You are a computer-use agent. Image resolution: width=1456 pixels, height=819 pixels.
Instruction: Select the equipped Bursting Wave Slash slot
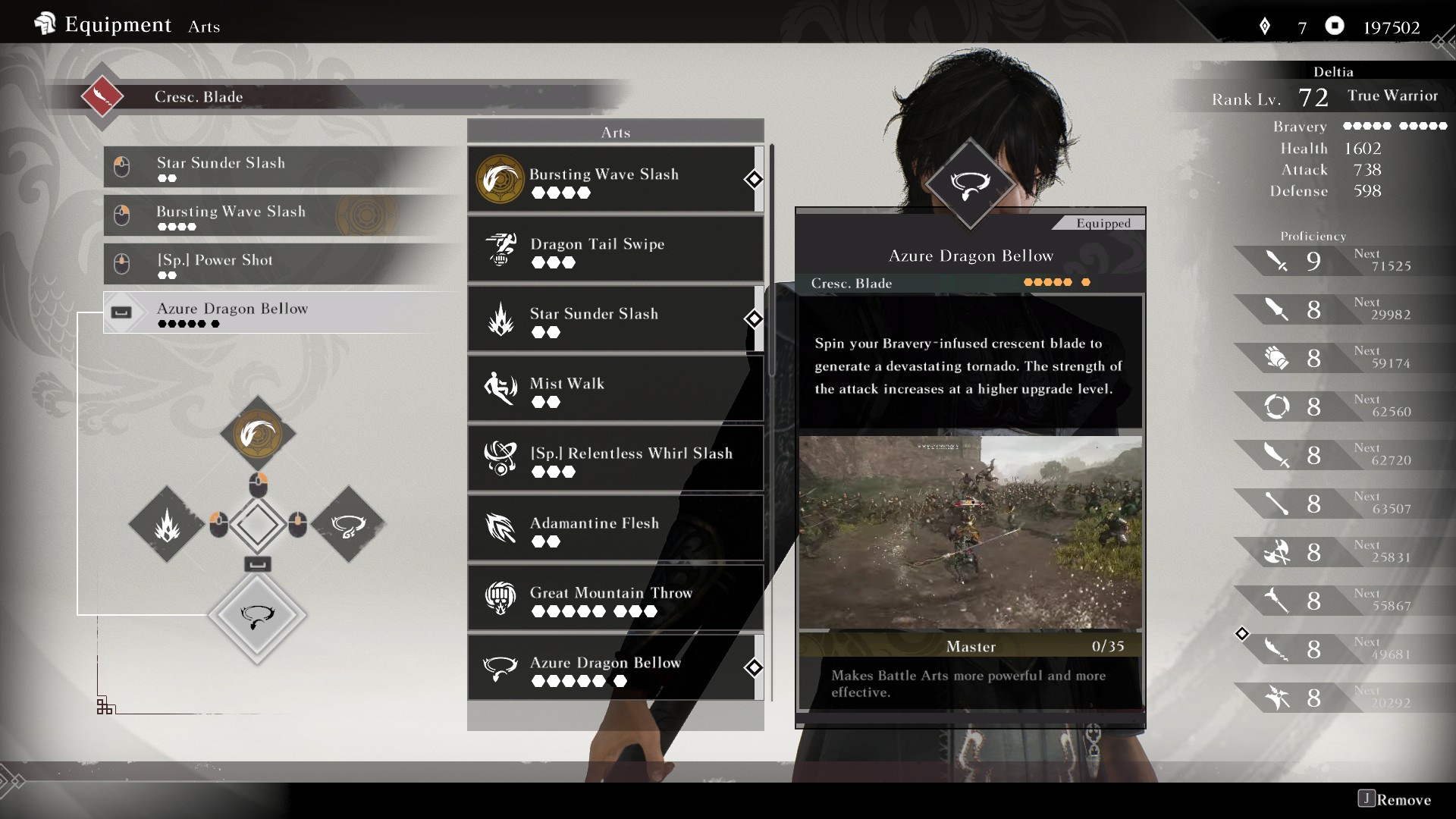(x=281, y=215)
